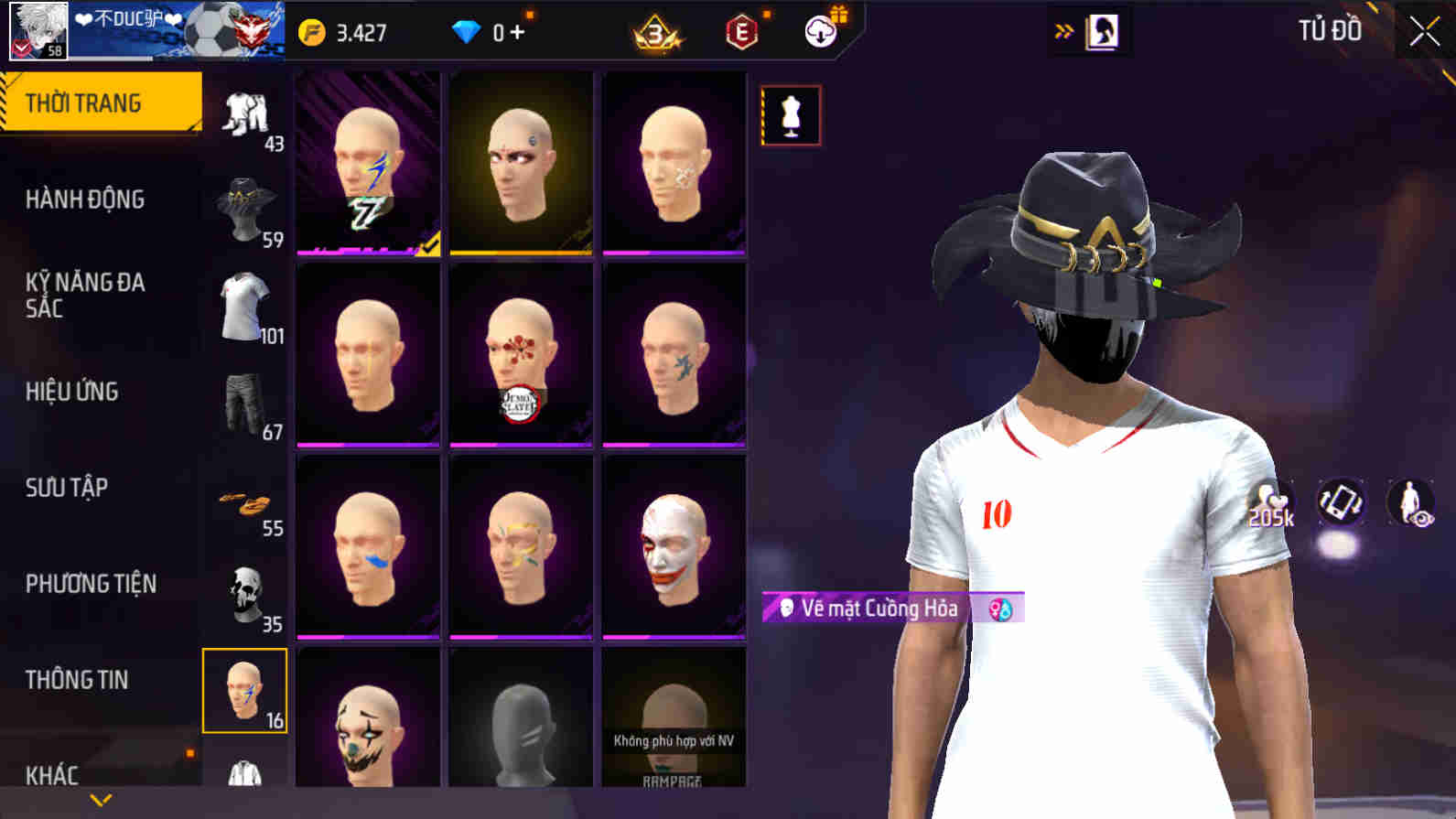1456x819 pixels.
Task: Open the THÔNG TIN section
Action: tap(78, 680)
